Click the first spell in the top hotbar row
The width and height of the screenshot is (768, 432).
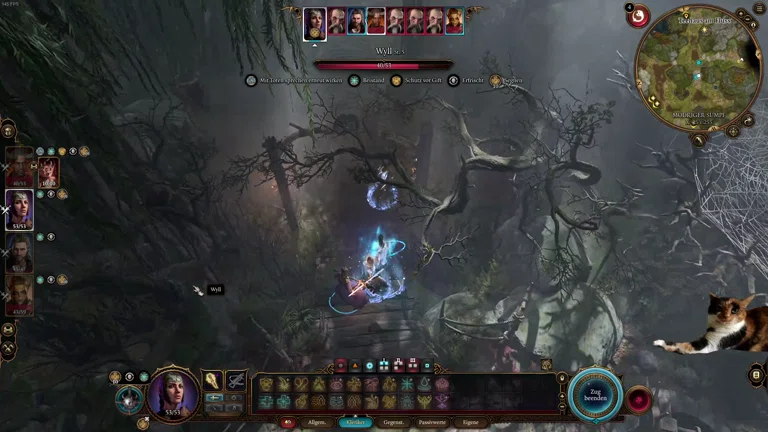(266, 383)
